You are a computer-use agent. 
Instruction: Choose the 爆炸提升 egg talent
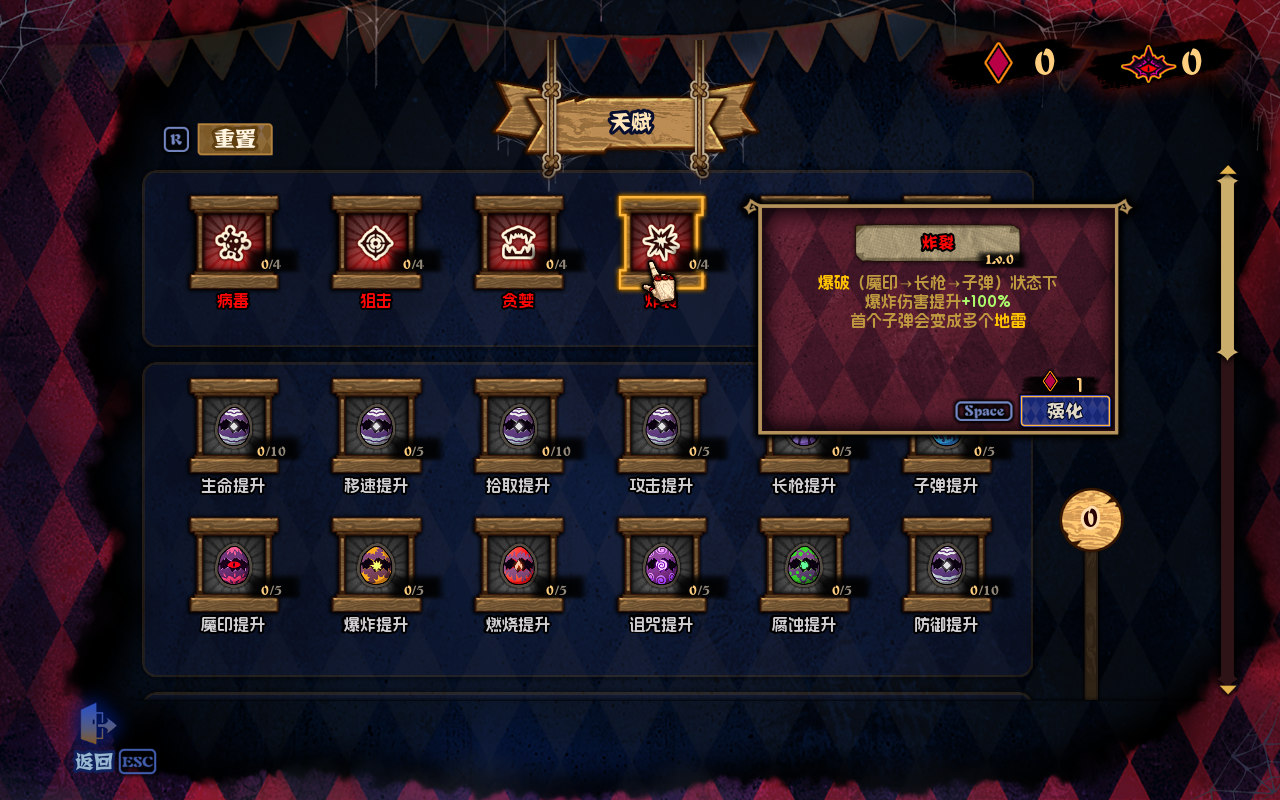[376, 566]
